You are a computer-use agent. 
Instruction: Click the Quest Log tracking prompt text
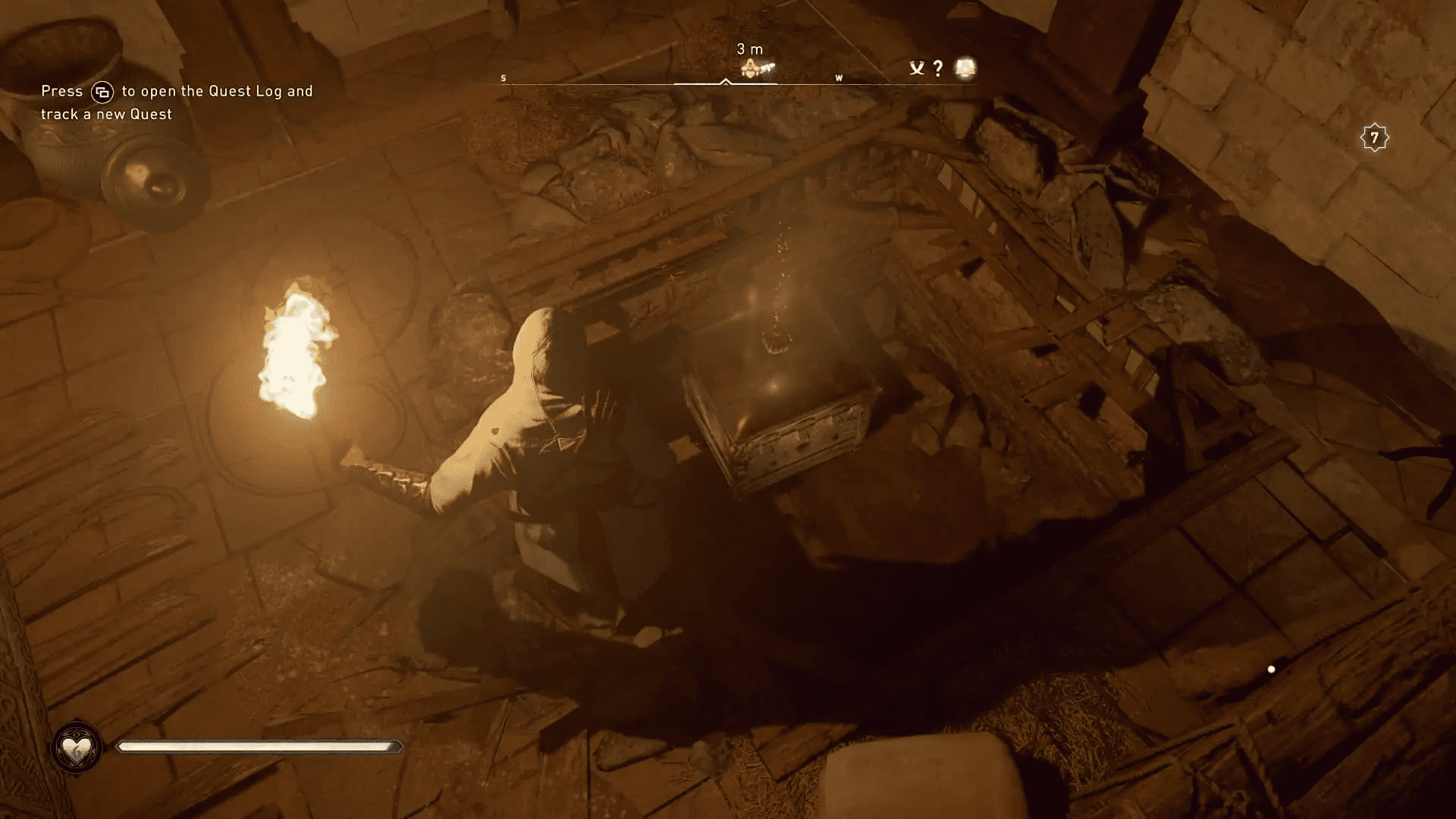(176, 102)
